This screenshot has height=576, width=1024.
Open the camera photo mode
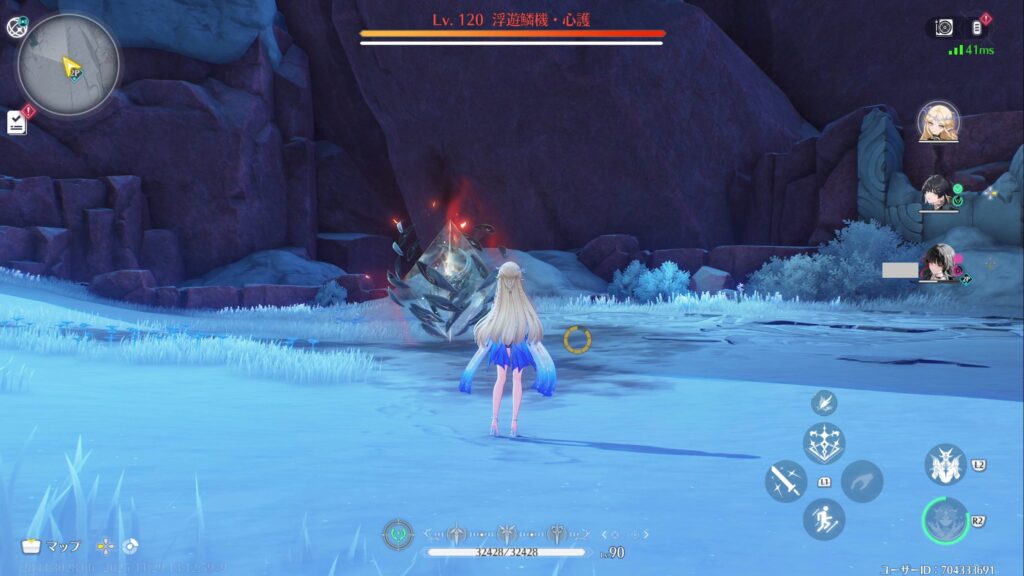(x=944, y=28)
